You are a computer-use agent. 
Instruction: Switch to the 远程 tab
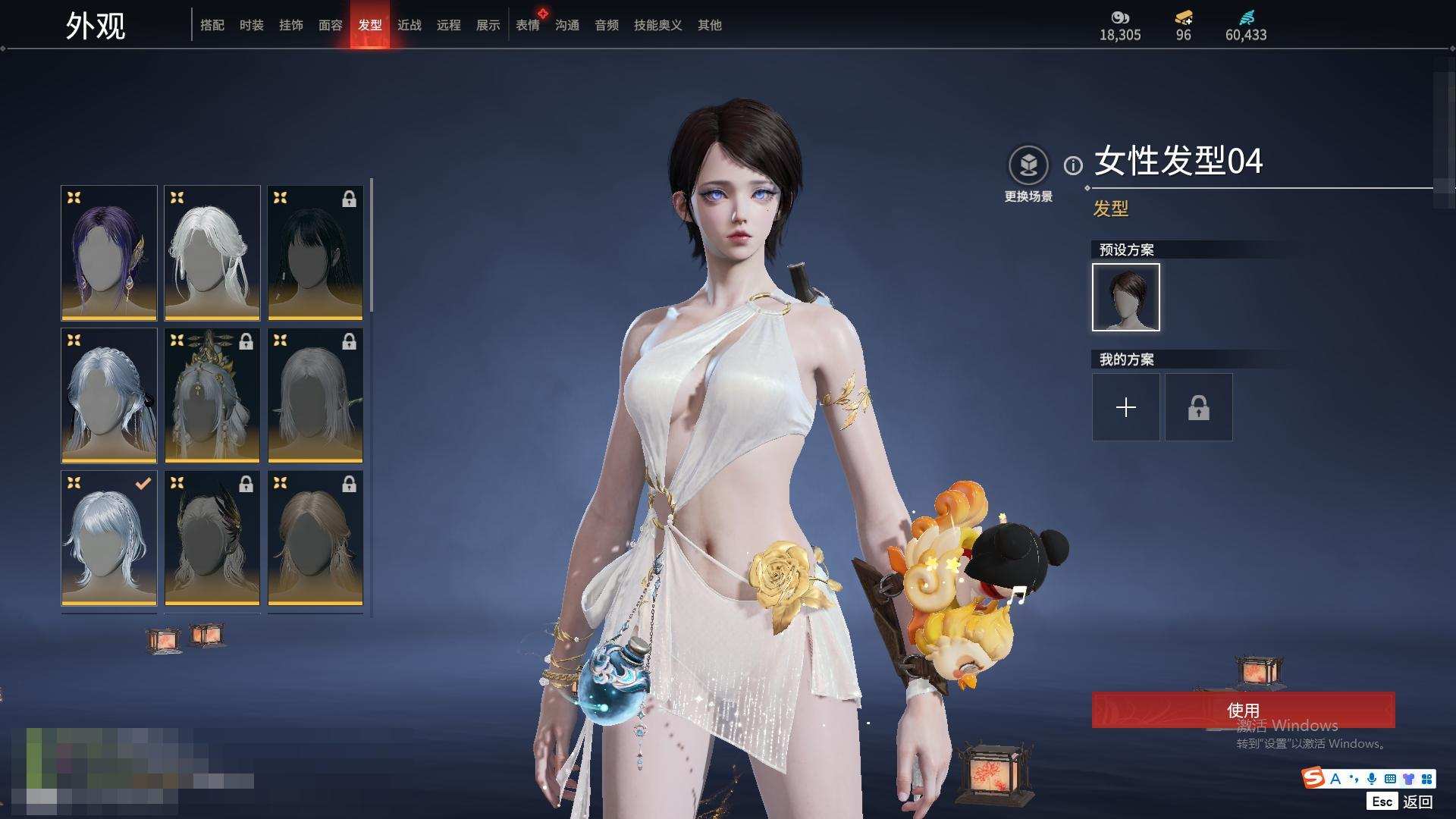pos(449,26)
